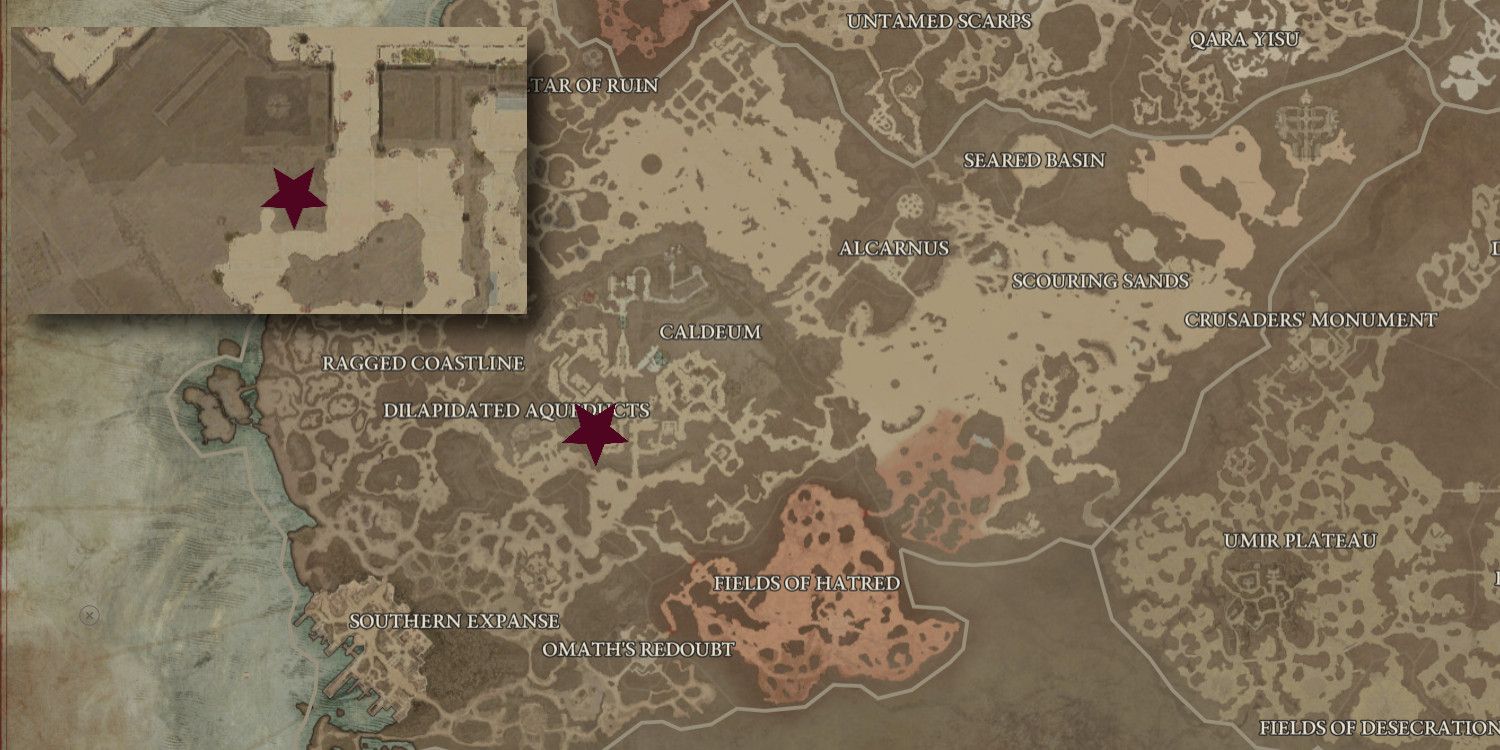
Task: Click the red Fields of Hatred PvP zone
Action: (x=805, y=582)
